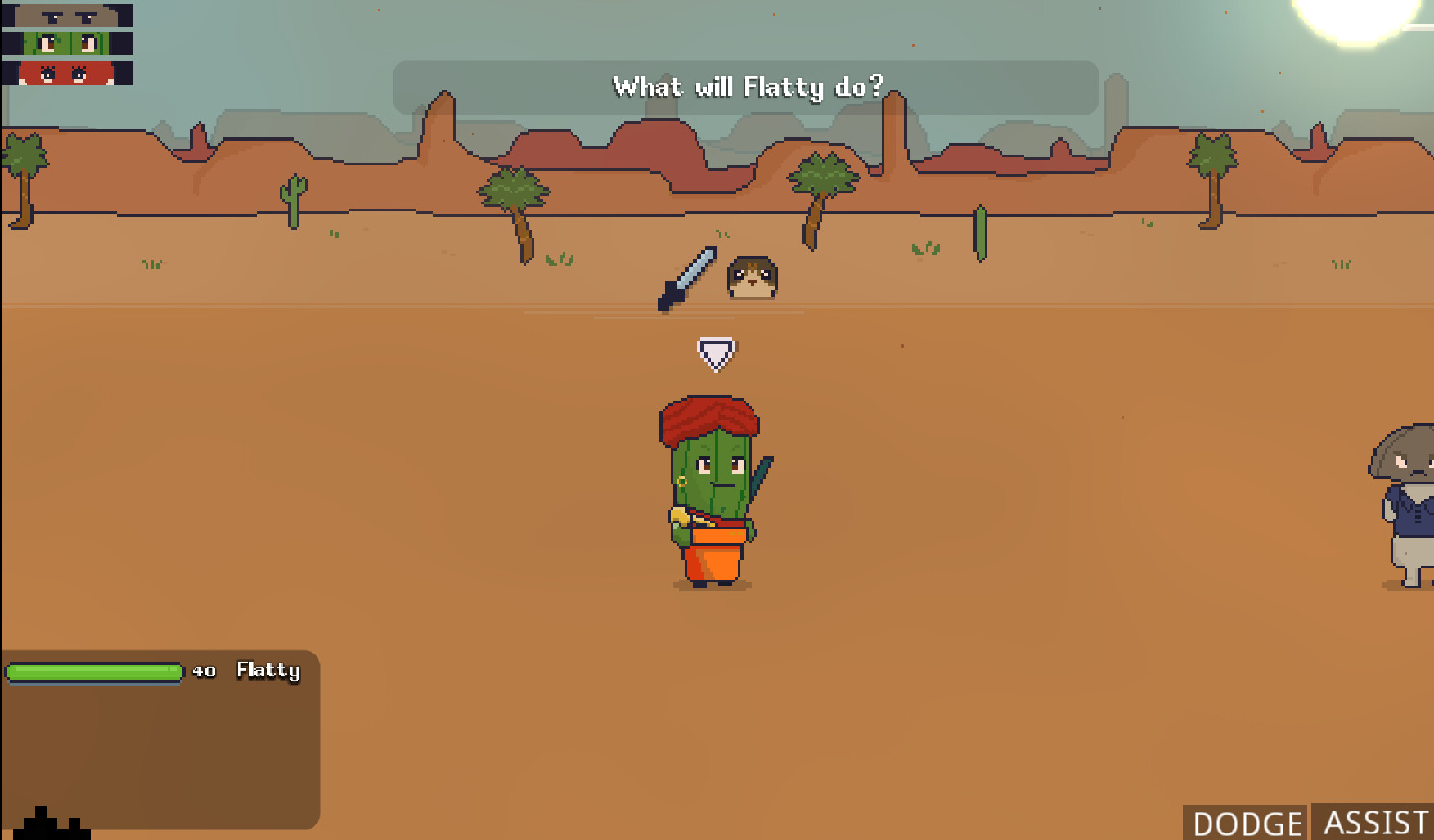Select the hamster head target icon

pyautogui.click(x=751, y=276)
